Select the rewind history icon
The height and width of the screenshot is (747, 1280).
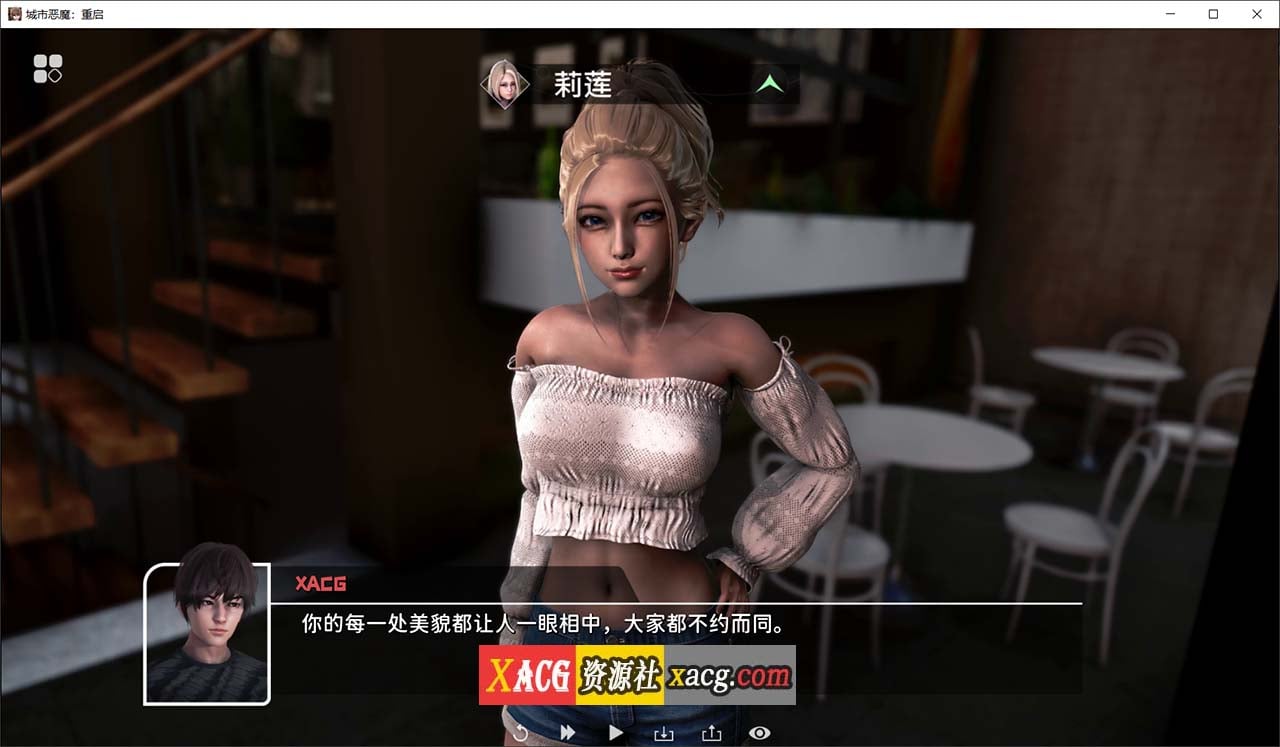point(519,732)
